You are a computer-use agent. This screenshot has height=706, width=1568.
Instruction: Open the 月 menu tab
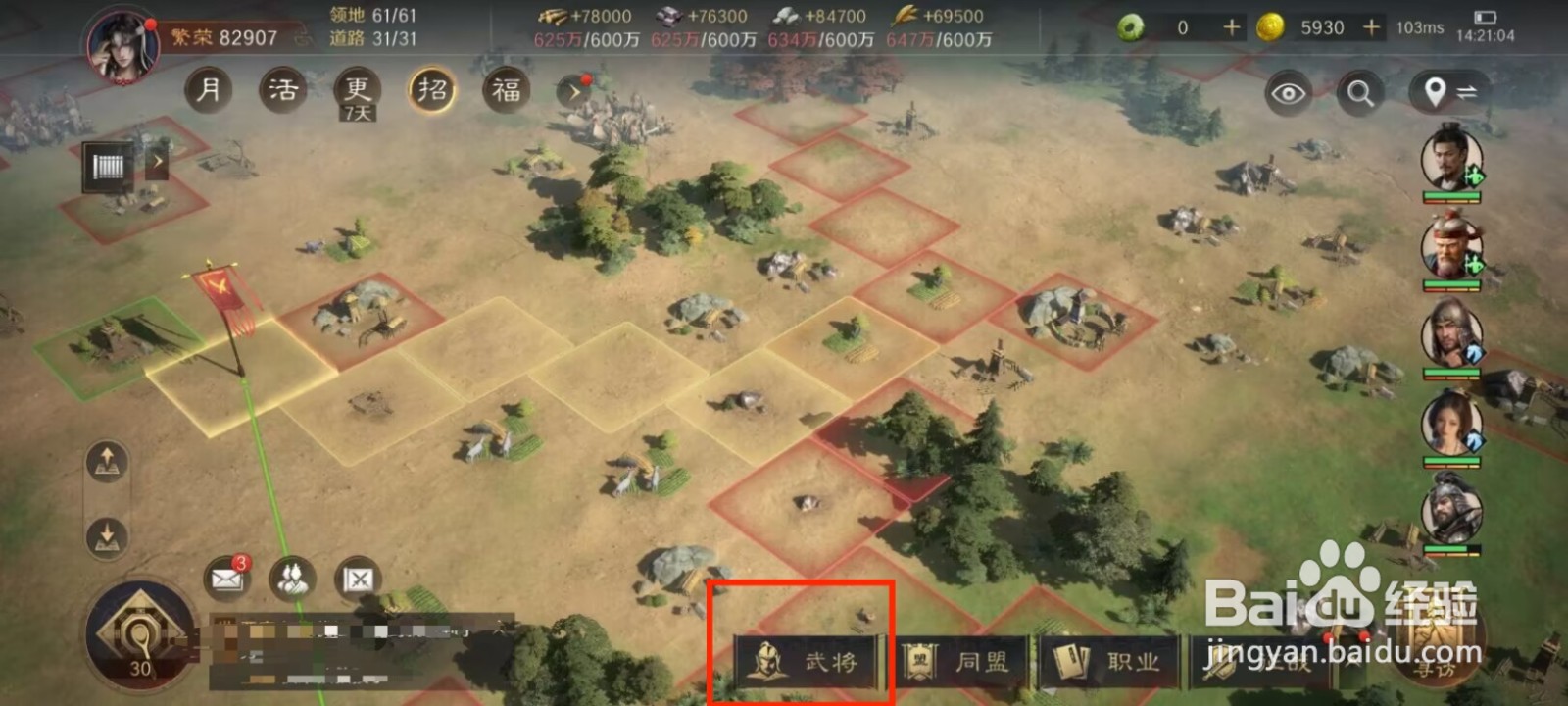[x=207, y=90]
